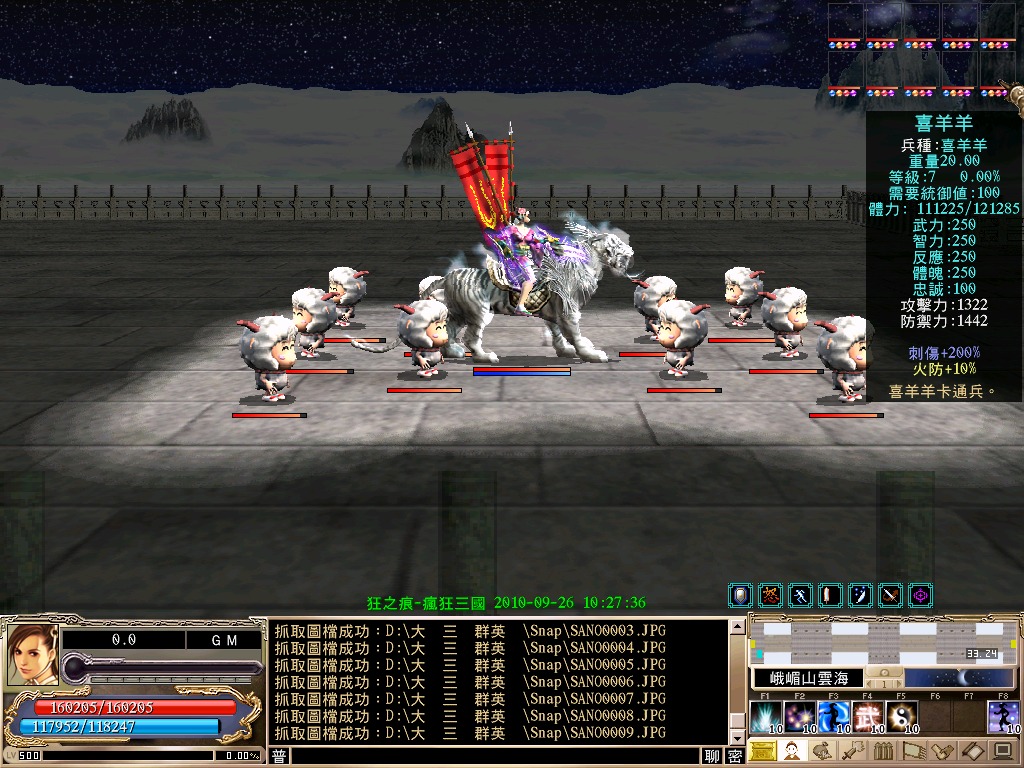Open the sword equipment menu button

852,750
